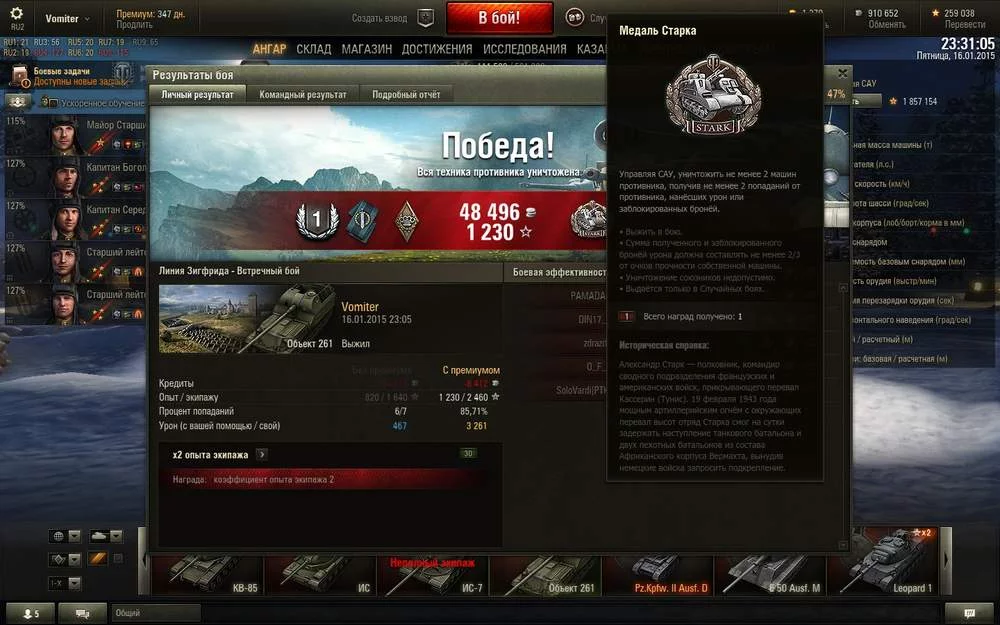Show the Личный результат tab
This screenshot has height=625, width=1000.
coord(198,94)
